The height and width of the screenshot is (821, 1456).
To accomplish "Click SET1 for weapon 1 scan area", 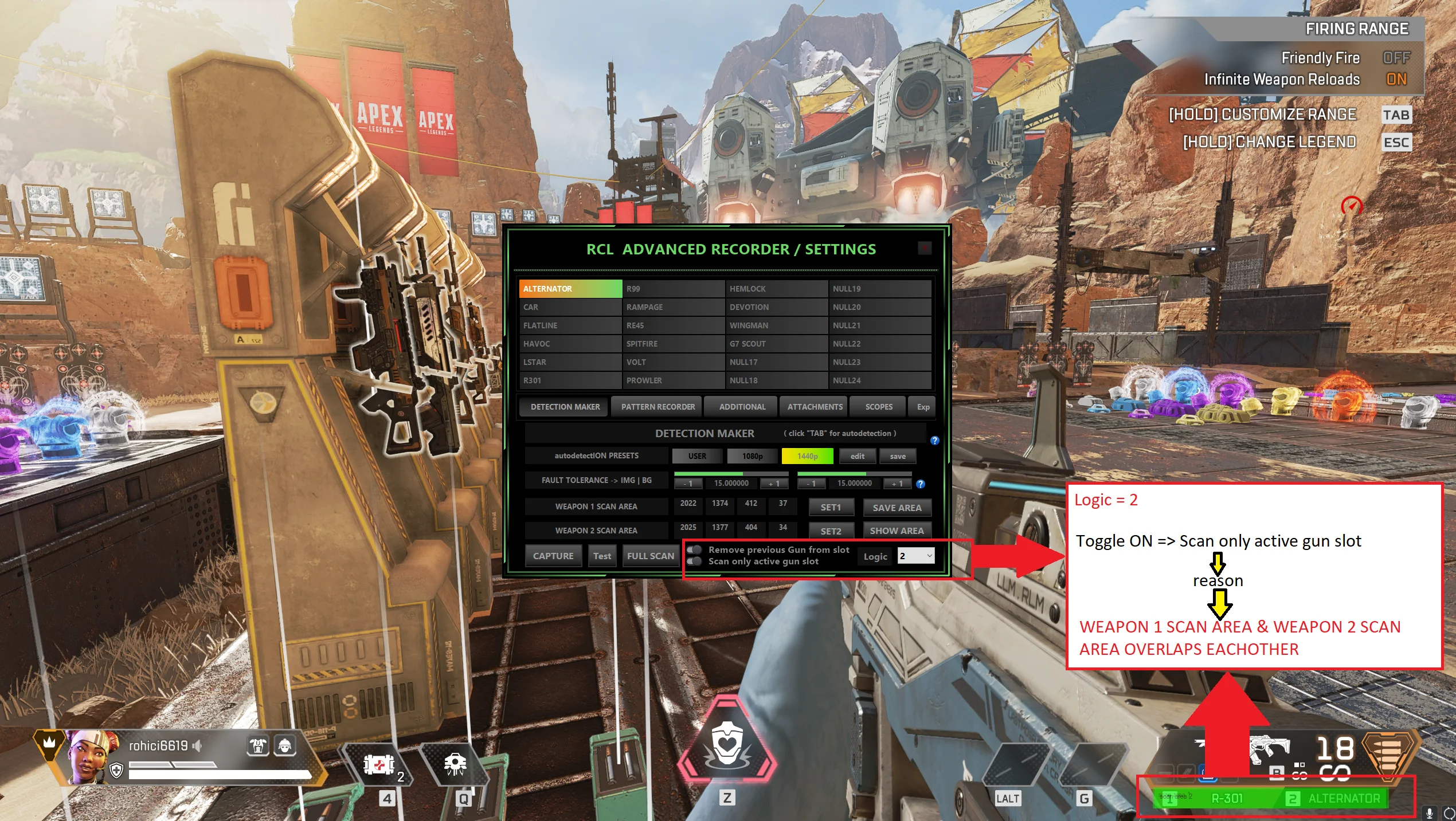I will (x=831, y=508).
